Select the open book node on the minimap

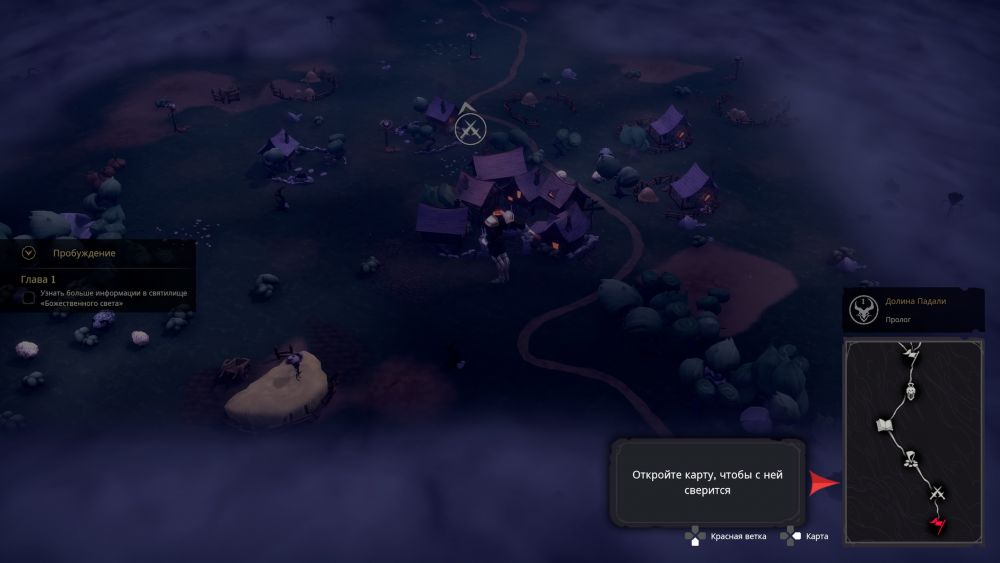coord(884,426)
